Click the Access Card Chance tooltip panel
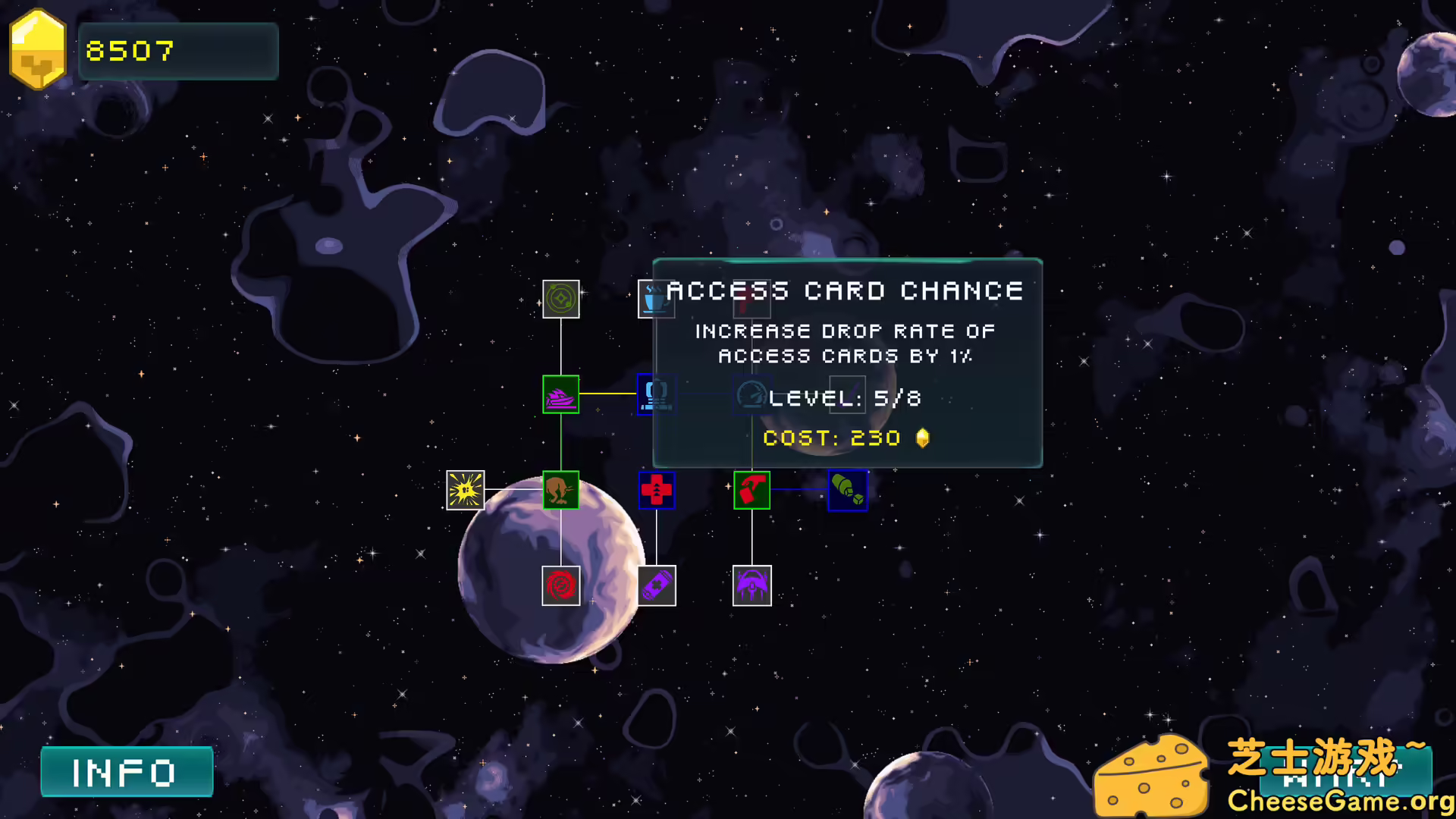 click(x=847, y=364)
